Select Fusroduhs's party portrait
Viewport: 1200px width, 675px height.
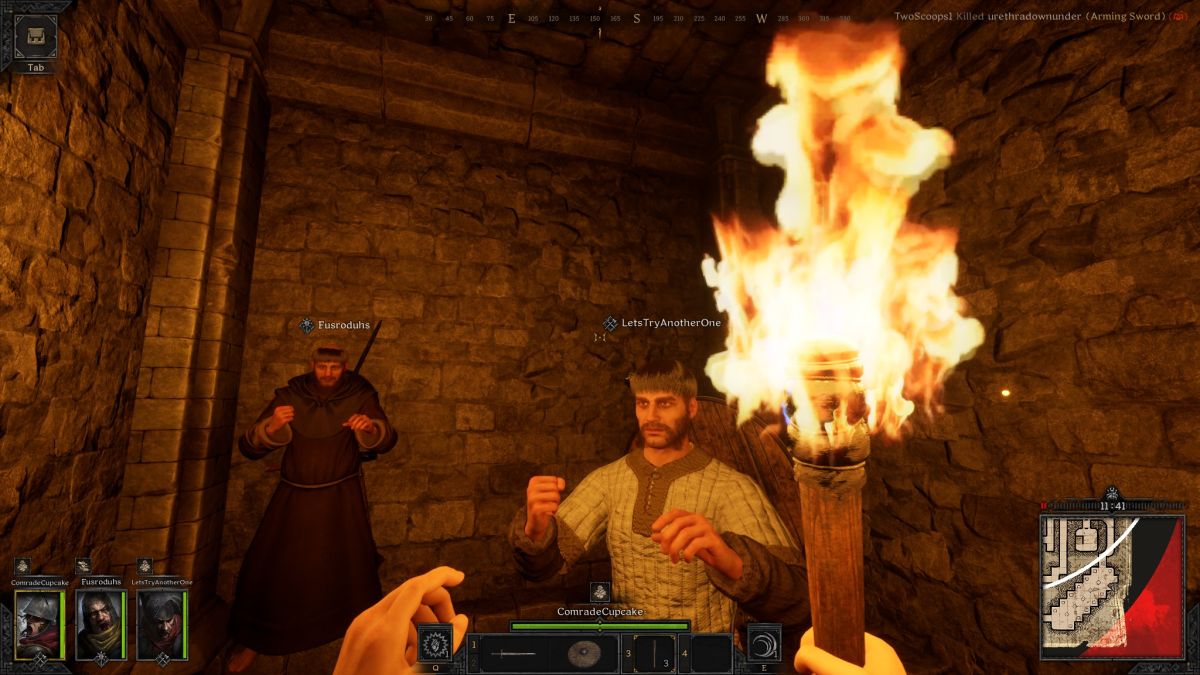(99, 623)
